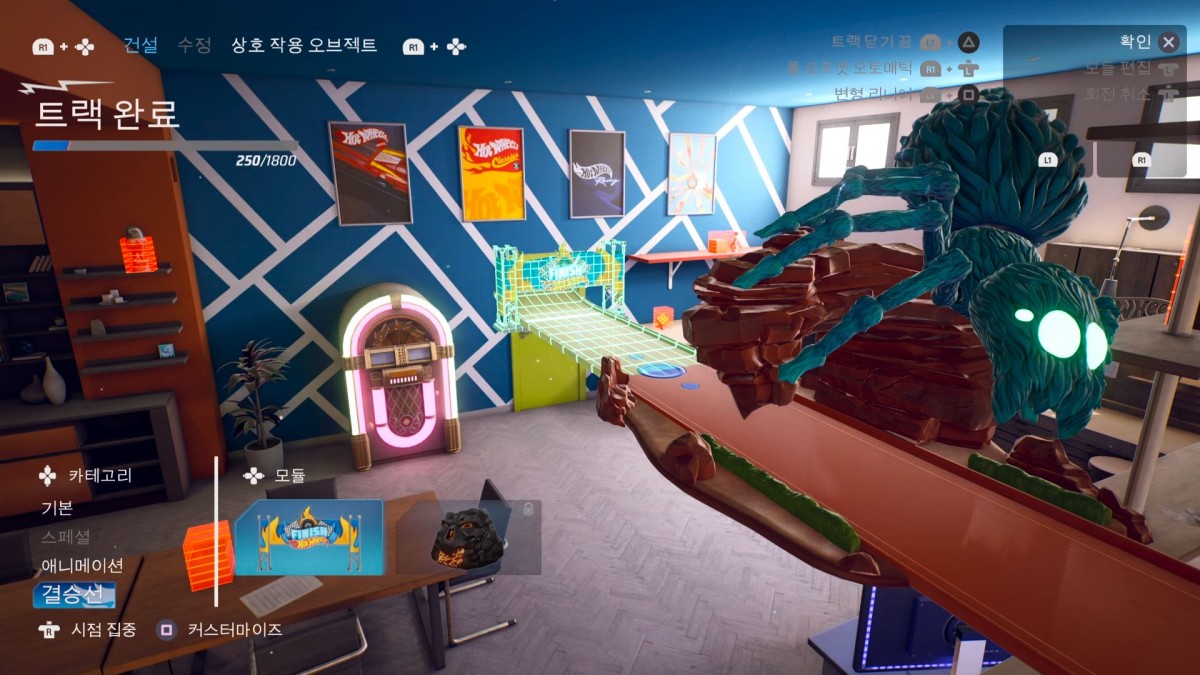1200x675 pixels.
Task: Switch to the 건설 tab
Action: pos(140,45)
